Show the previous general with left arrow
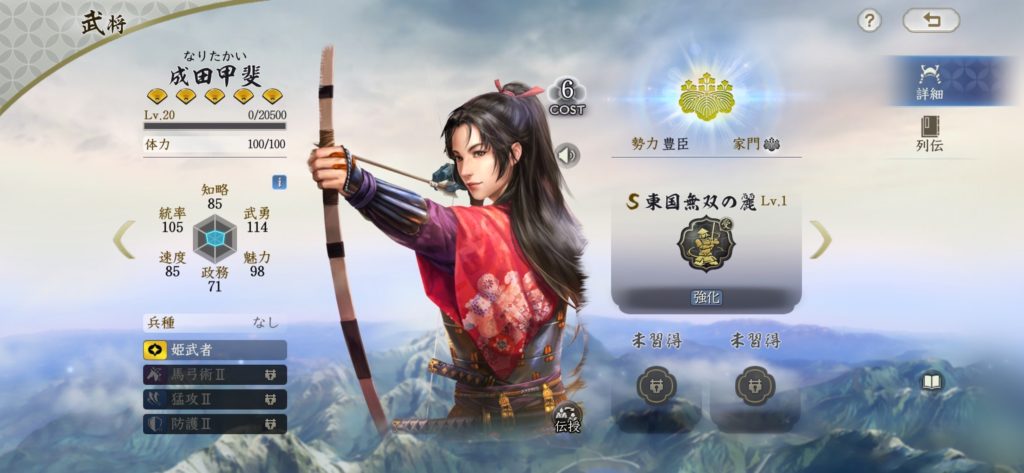The height and width of the screenshot is (473, 1024). point(123,239)
